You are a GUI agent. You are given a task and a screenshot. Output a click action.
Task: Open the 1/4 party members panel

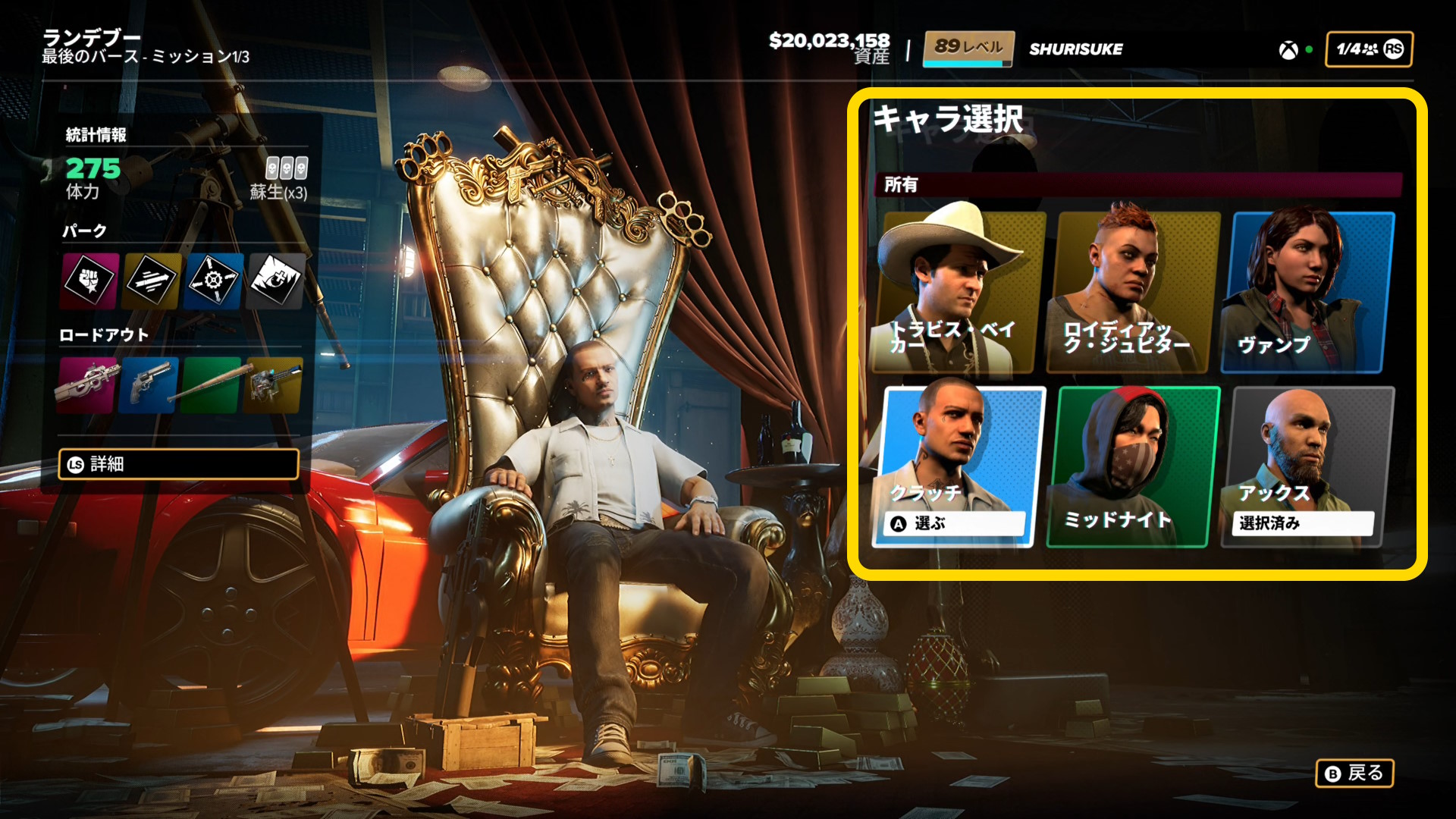(x=1369, y=49)
